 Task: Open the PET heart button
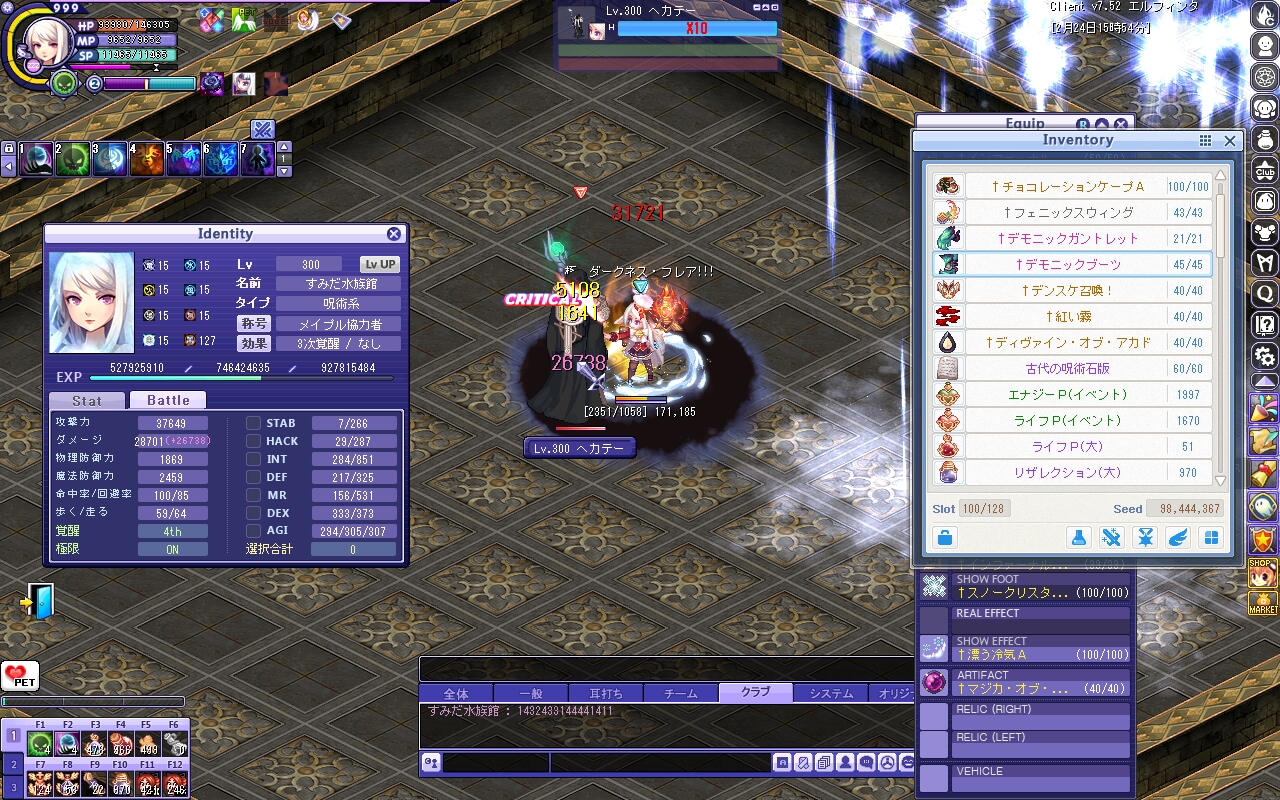click(19, 676)
